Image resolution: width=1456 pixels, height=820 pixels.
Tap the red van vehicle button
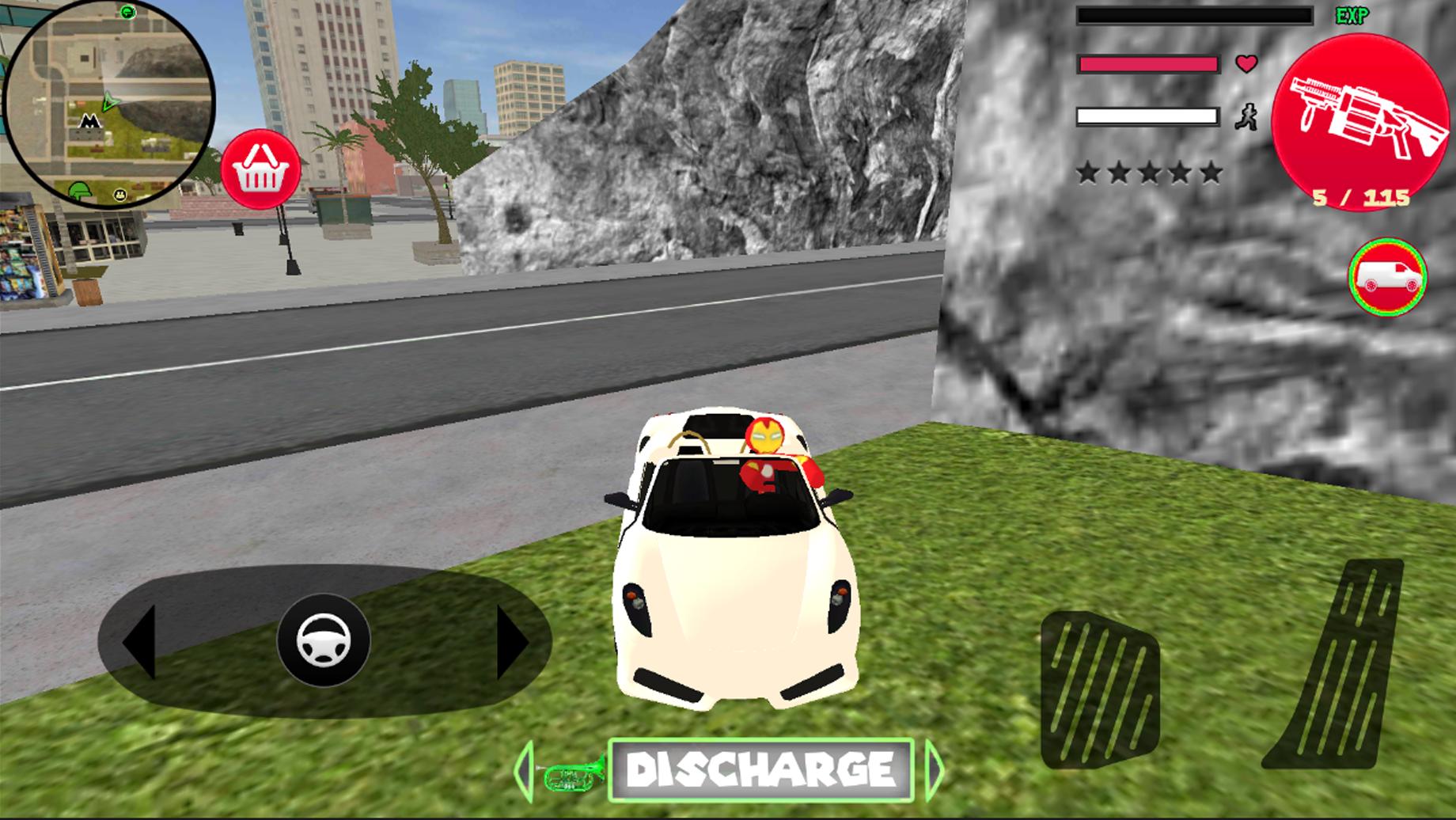coord(1387,277)
